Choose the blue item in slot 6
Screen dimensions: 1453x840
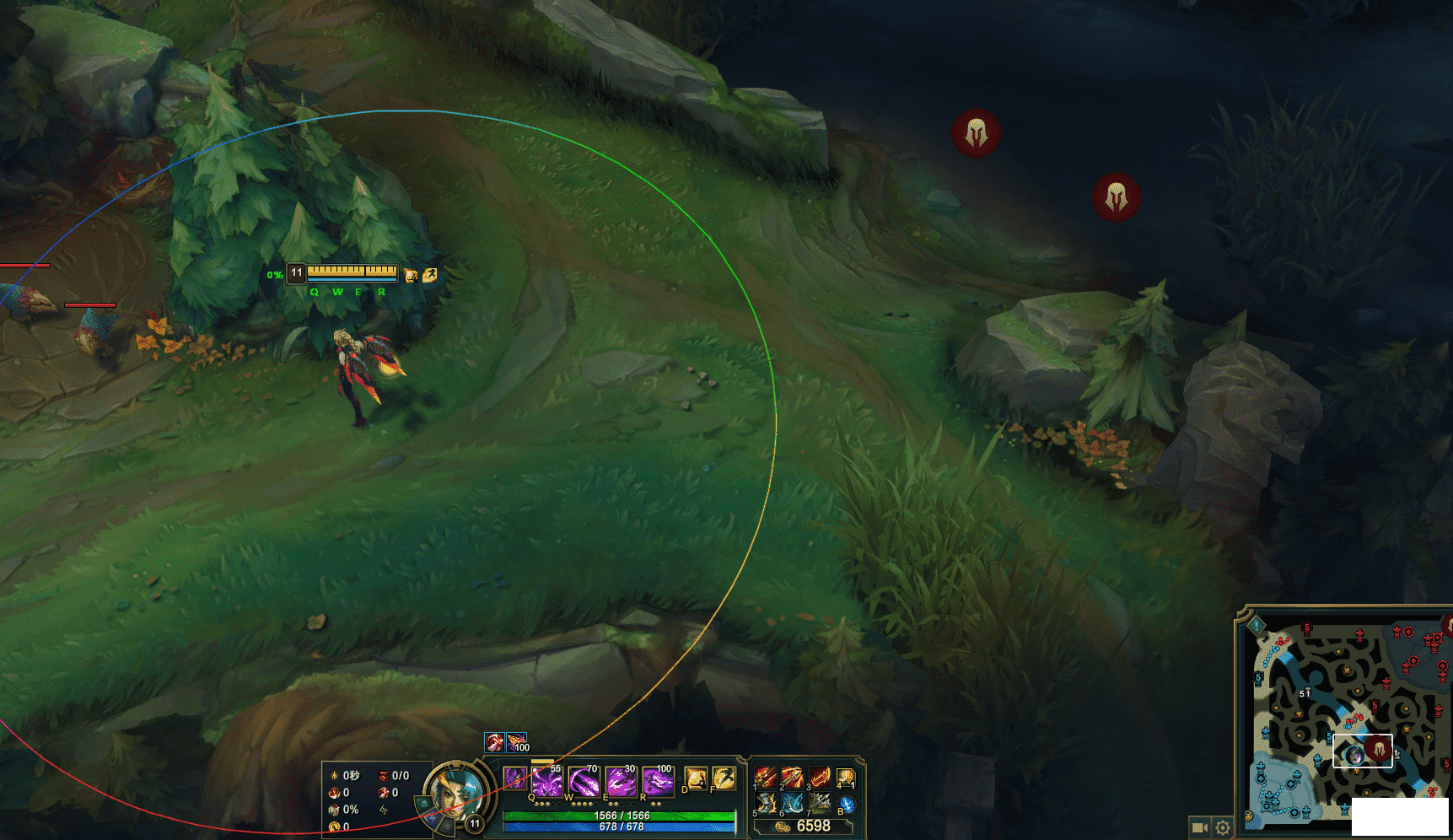[x=793, y=803]
